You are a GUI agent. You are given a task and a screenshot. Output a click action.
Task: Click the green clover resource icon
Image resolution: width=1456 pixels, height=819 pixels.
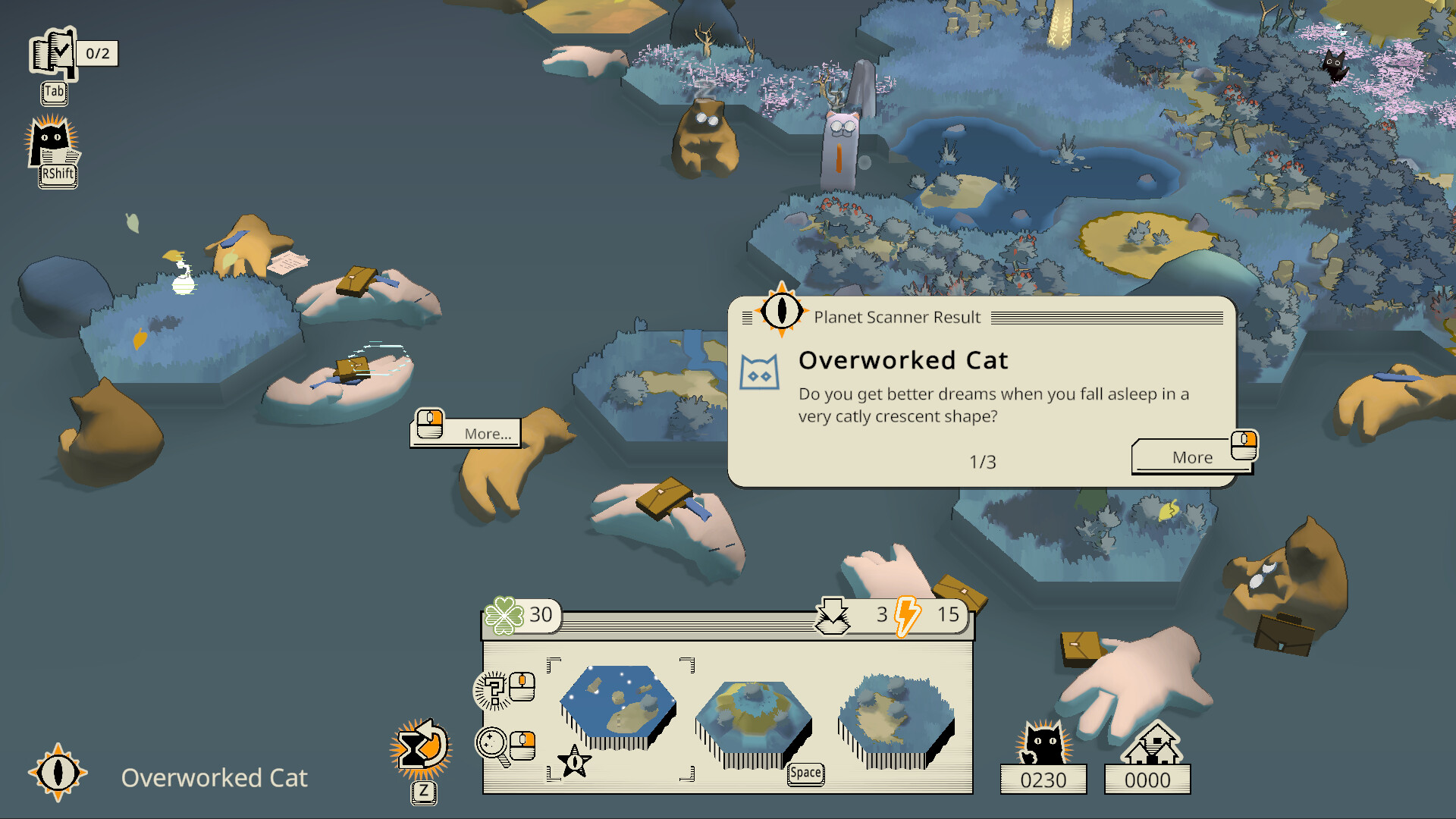[x=503, y=614]
